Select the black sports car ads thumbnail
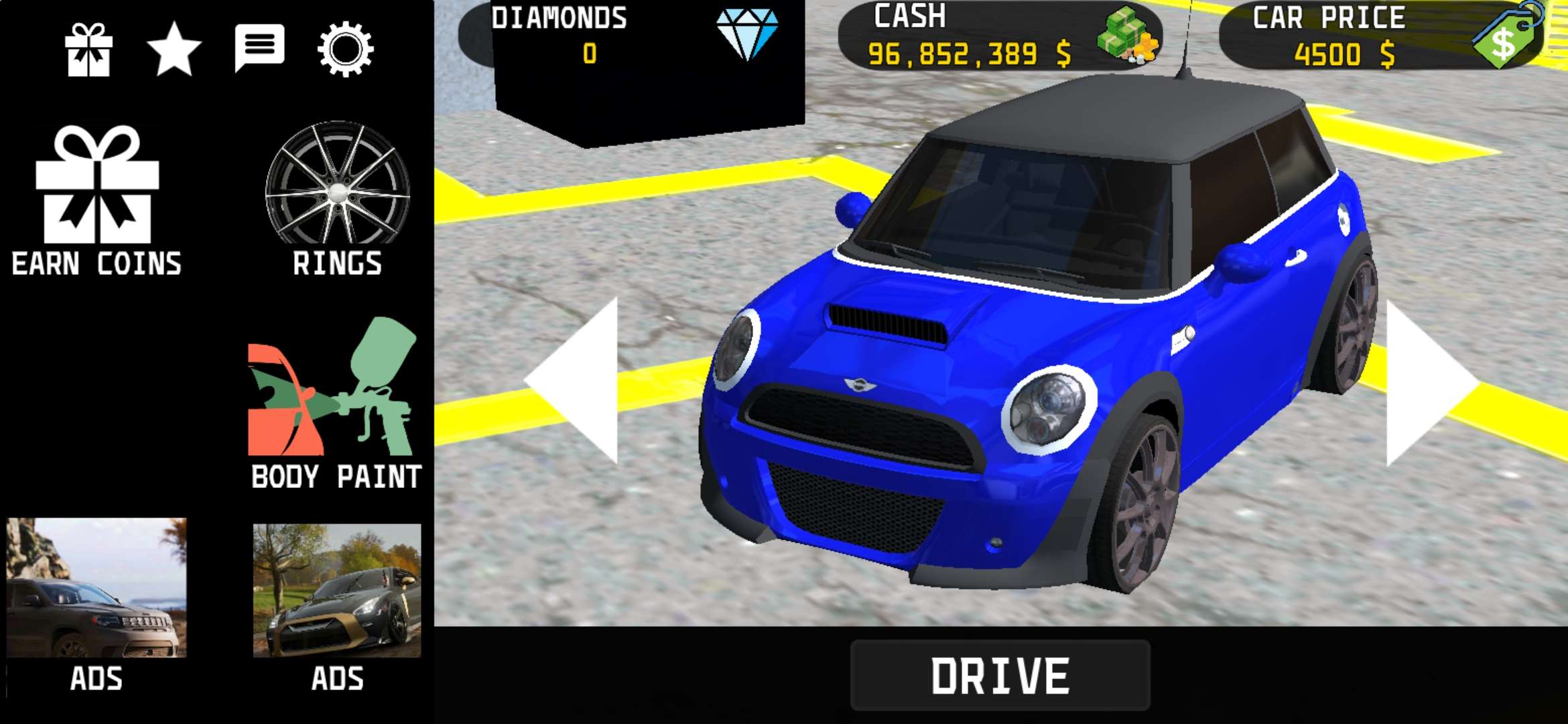This screenshot has height=724, width=1568. (x=337, y=591)
